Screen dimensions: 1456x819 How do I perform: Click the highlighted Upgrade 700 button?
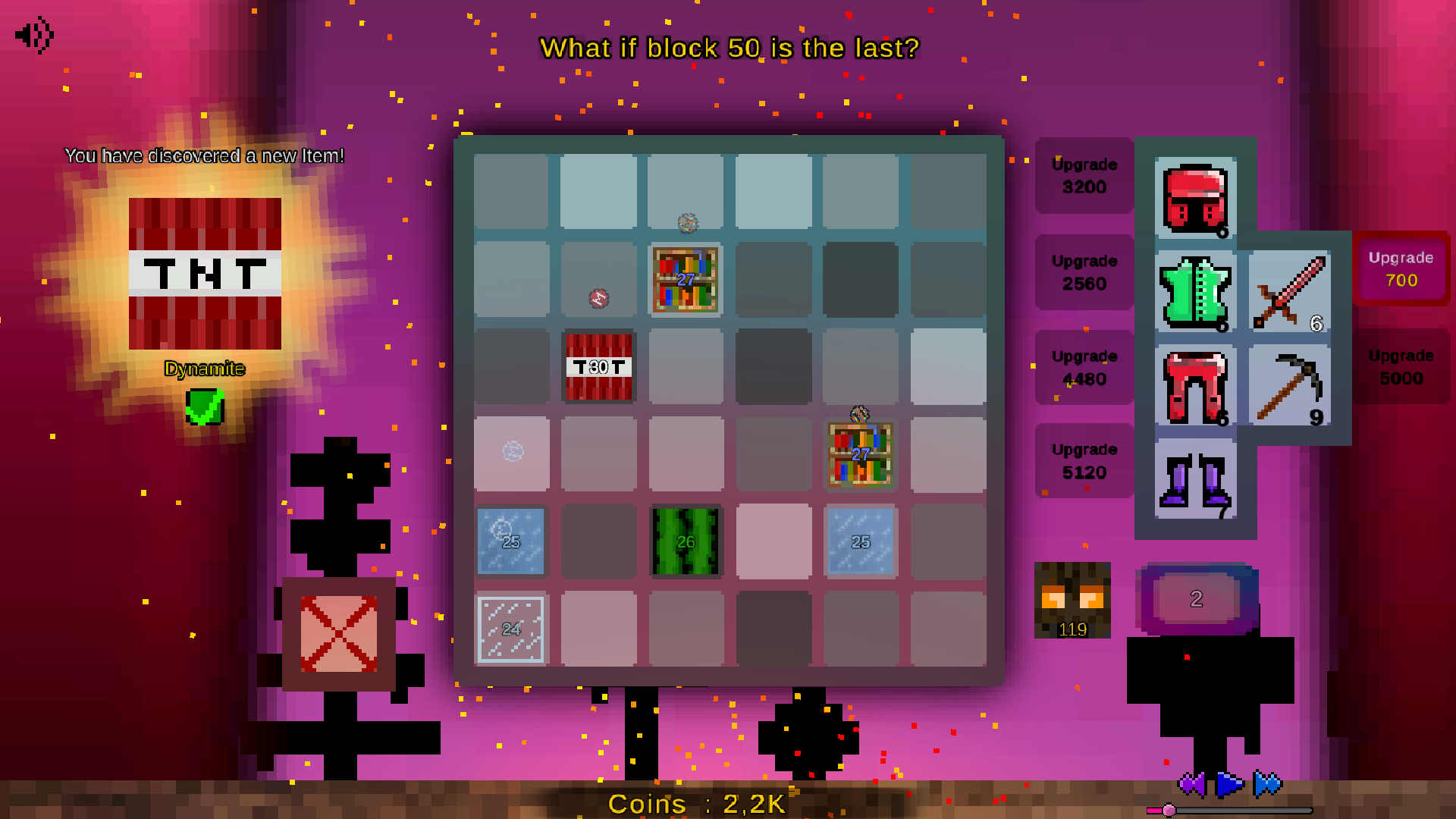click(x=1401, y=268)
